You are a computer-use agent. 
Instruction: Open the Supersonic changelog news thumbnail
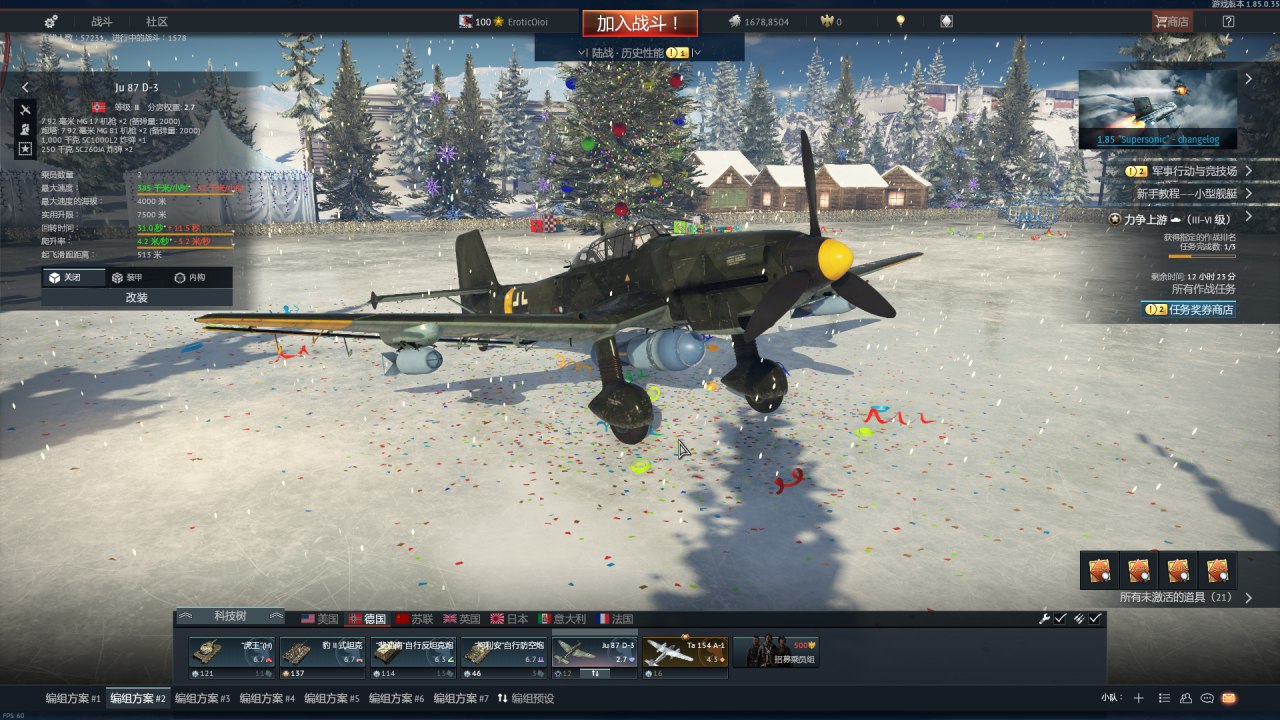(1157, 108)
